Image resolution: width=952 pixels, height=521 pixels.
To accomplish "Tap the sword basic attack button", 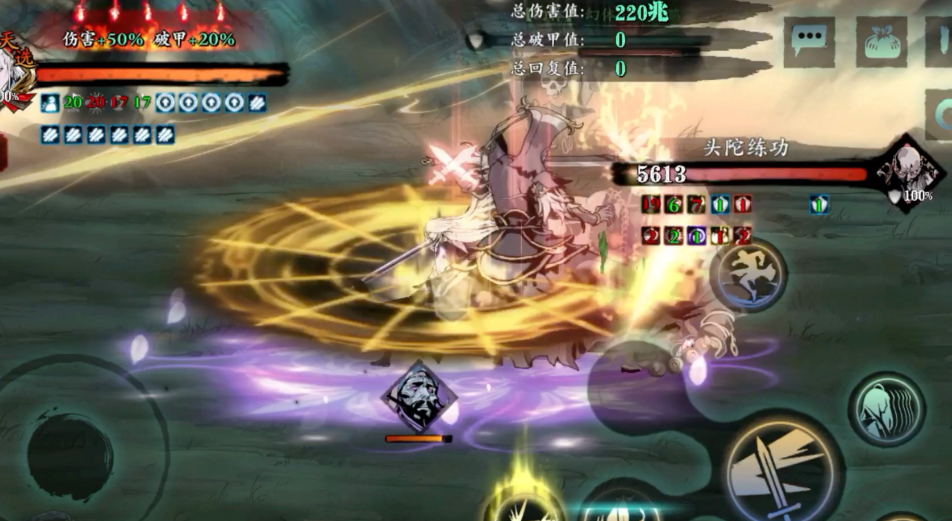I will pyautogui.click(x=783, y=468).
